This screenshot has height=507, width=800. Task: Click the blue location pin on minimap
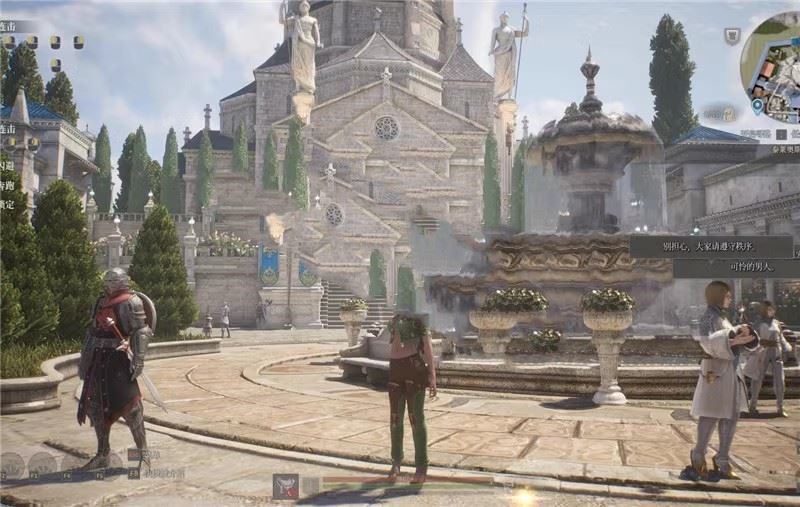point(758,105)
